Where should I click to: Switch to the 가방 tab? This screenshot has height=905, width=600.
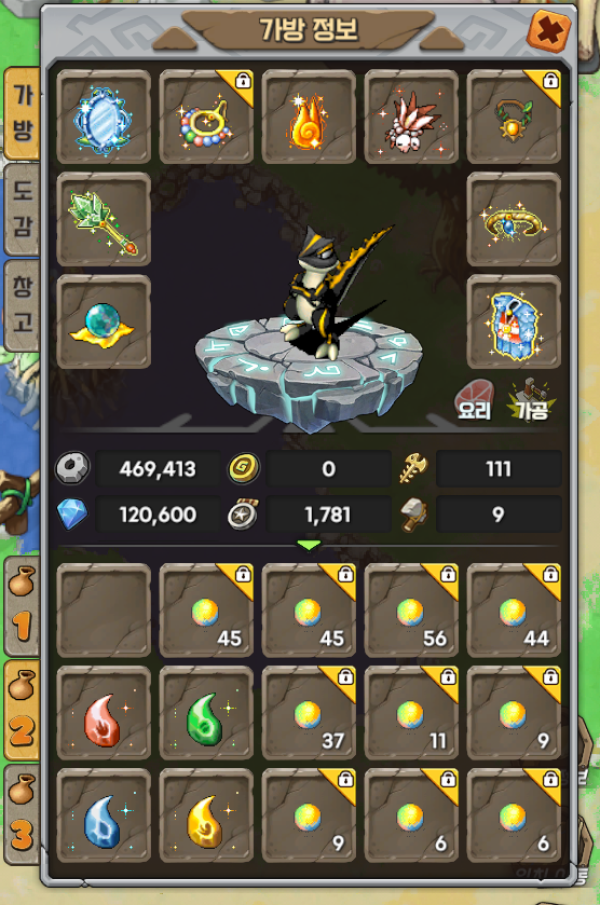tap(22, 113)
